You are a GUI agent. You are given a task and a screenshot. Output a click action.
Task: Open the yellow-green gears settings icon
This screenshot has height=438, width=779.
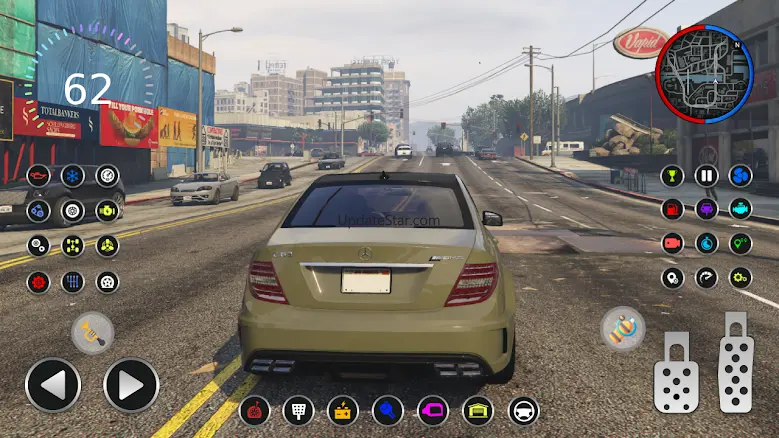pyautogui.click(x=740, y=278)
